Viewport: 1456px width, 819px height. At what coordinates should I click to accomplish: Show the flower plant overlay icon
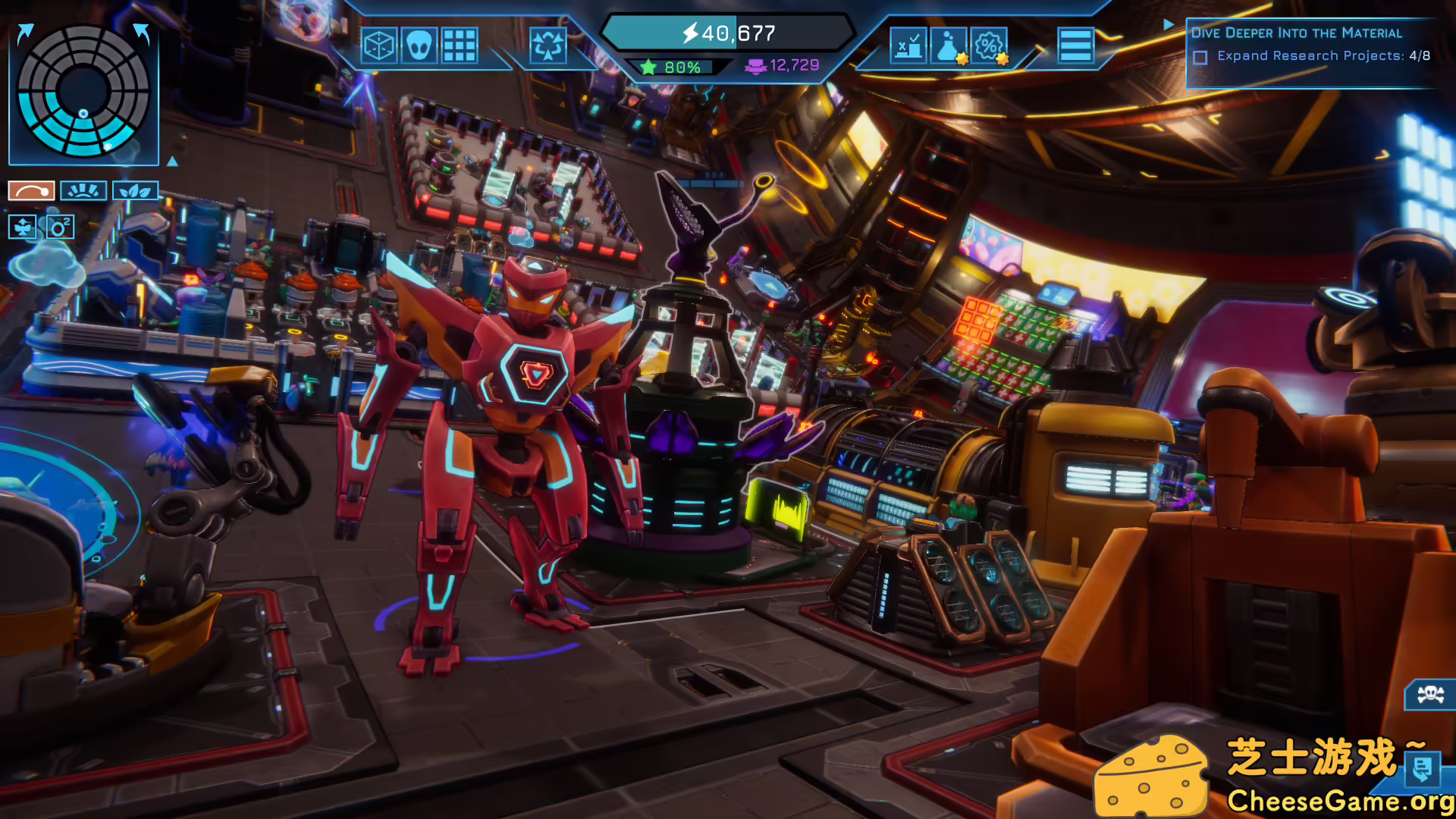(x=23, y=227)
